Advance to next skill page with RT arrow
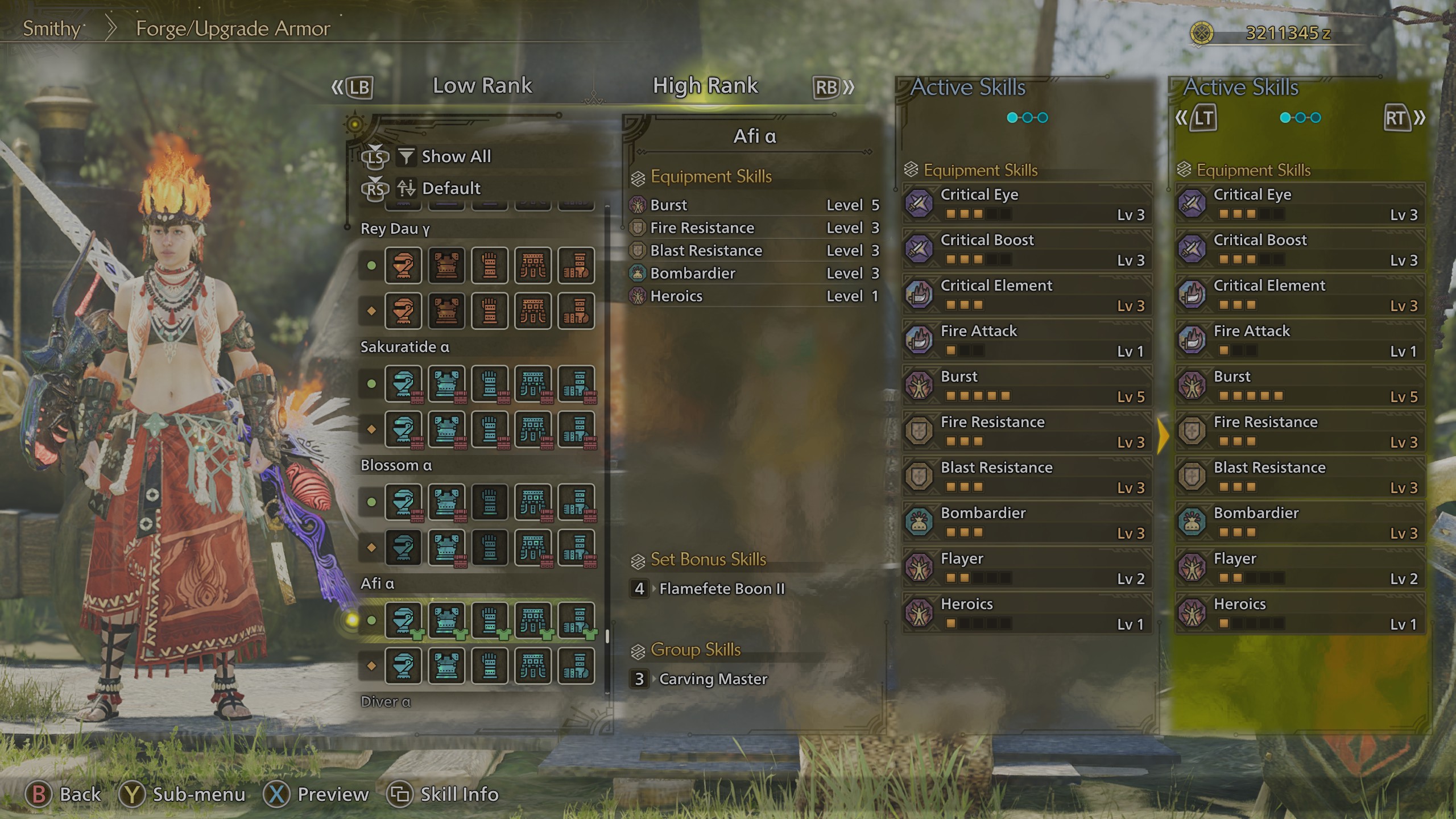 (x=1403, y=119)
